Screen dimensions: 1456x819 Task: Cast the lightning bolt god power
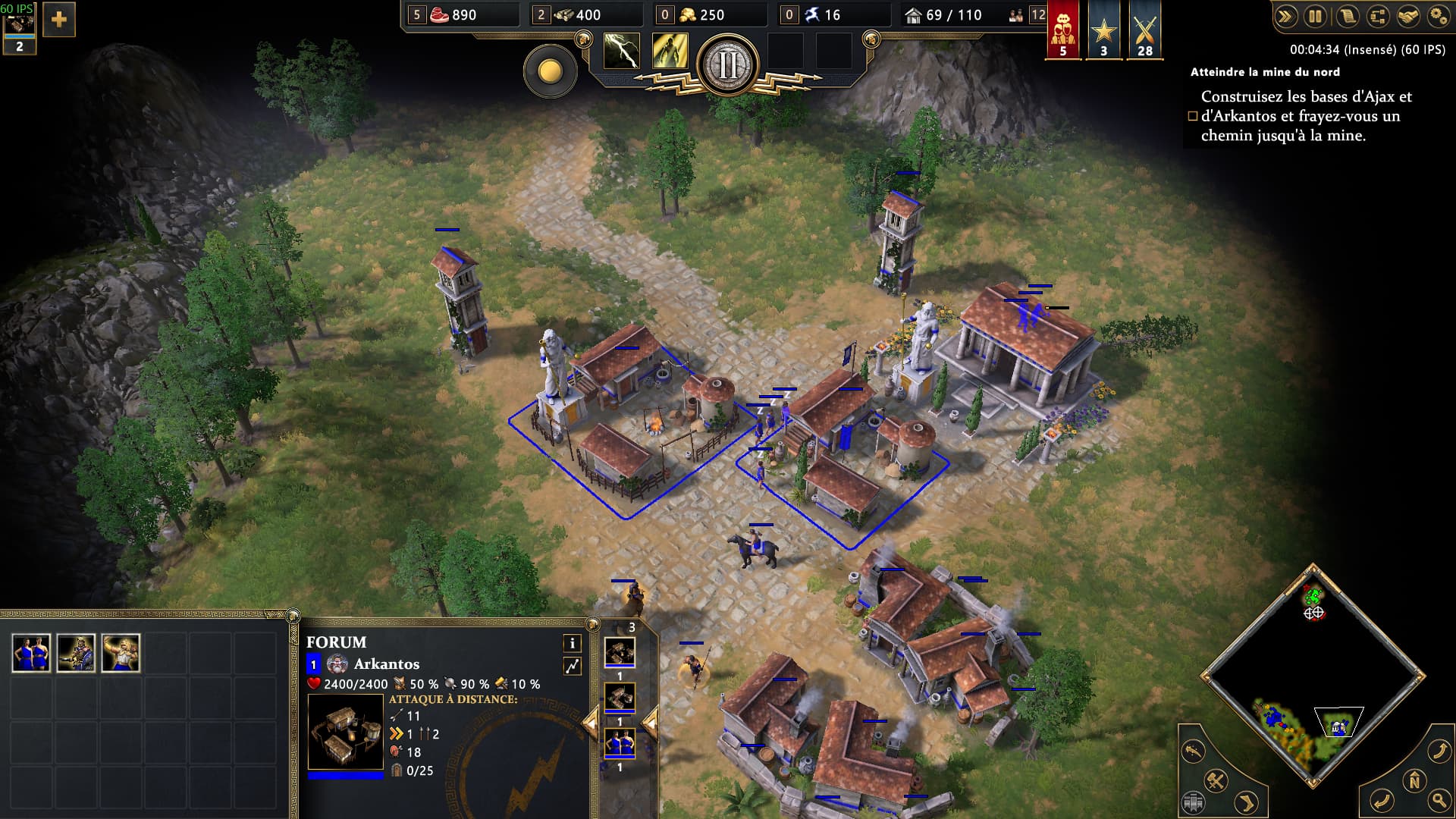pyautogui.click(x=621, y=51)
